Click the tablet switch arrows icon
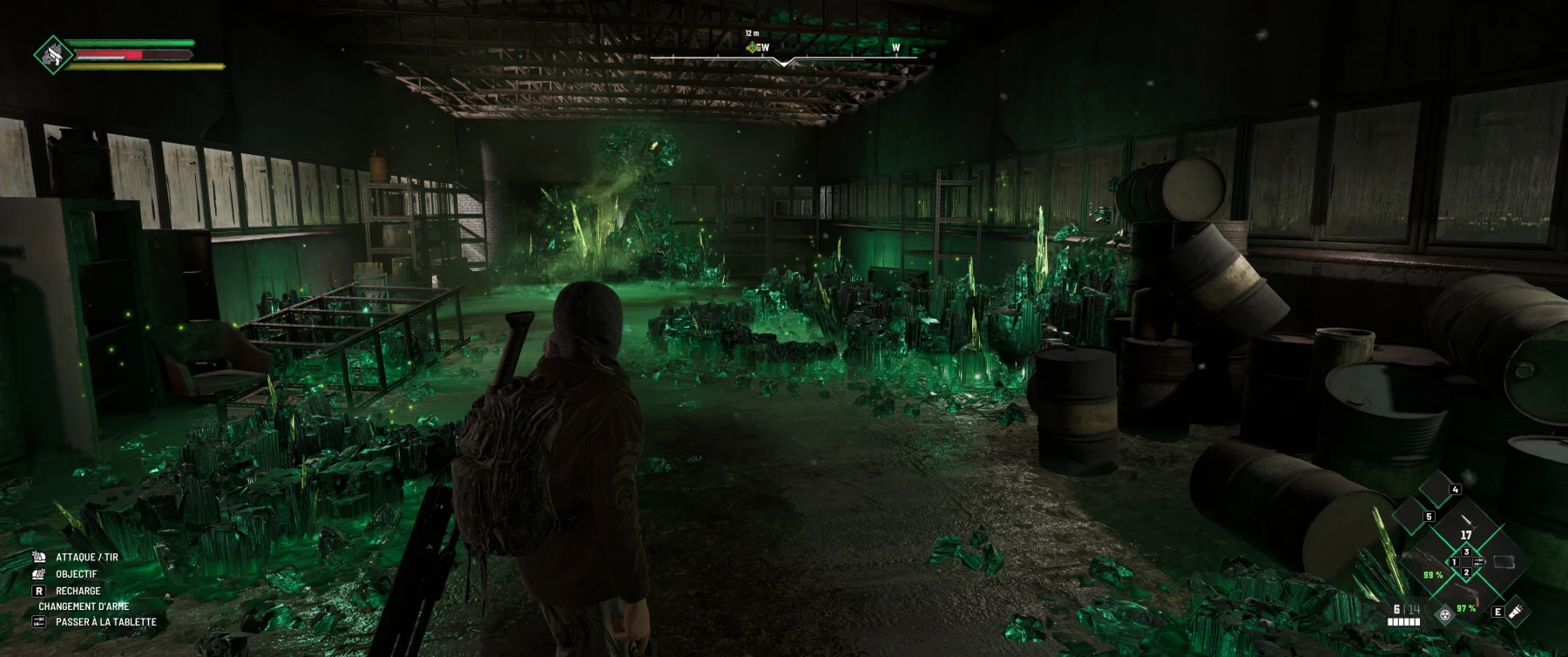This screenshot has width=1568, height=657. pos(39,621)
